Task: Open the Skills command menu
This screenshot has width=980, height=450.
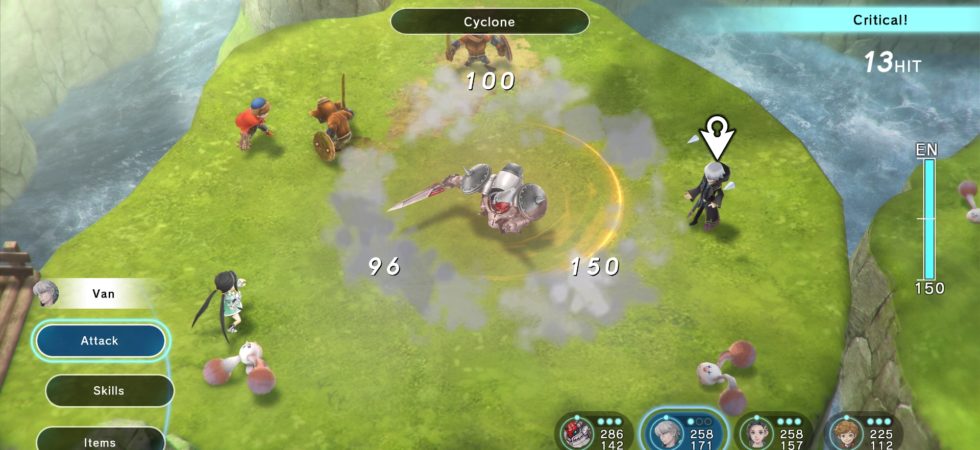Action: (x=109, y=391)
